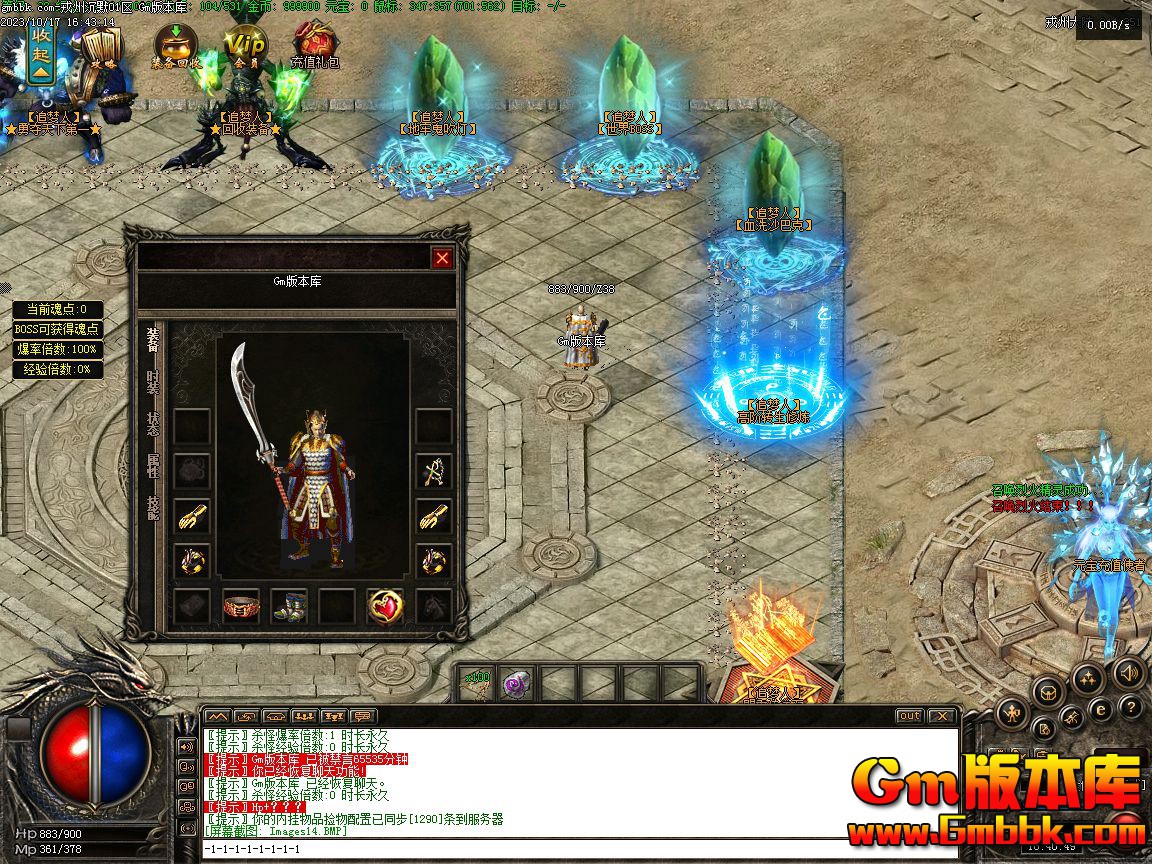The image size is (1152, 864).
Task: Select the 技能 tab
Action: click(x=153, y=506)
